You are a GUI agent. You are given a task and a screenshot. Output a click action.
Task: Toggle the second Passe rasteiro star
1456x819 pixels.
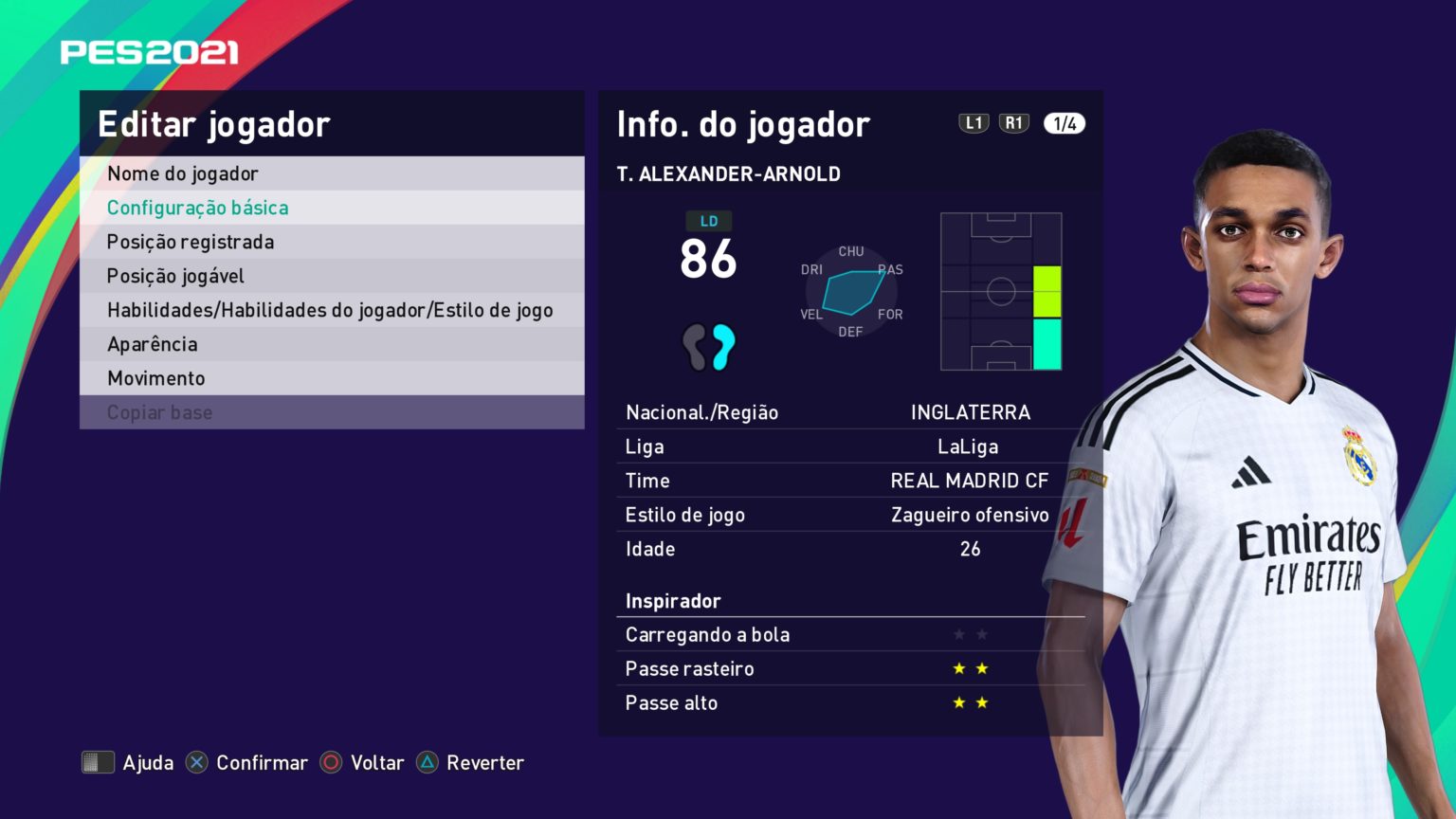click(982, 668)
